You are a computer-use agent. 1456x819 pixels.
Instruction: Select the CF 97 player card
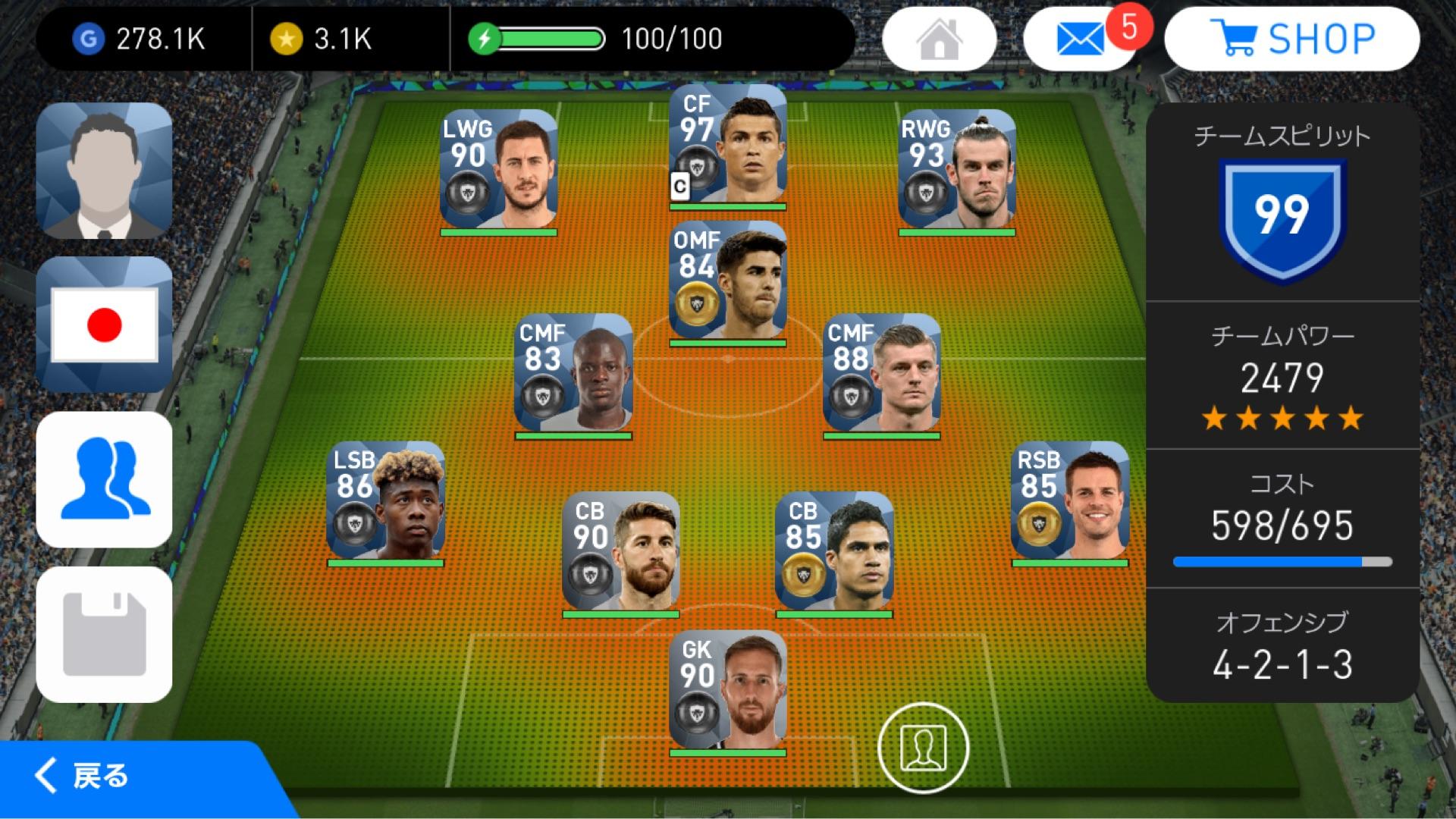tap(728, 147)
